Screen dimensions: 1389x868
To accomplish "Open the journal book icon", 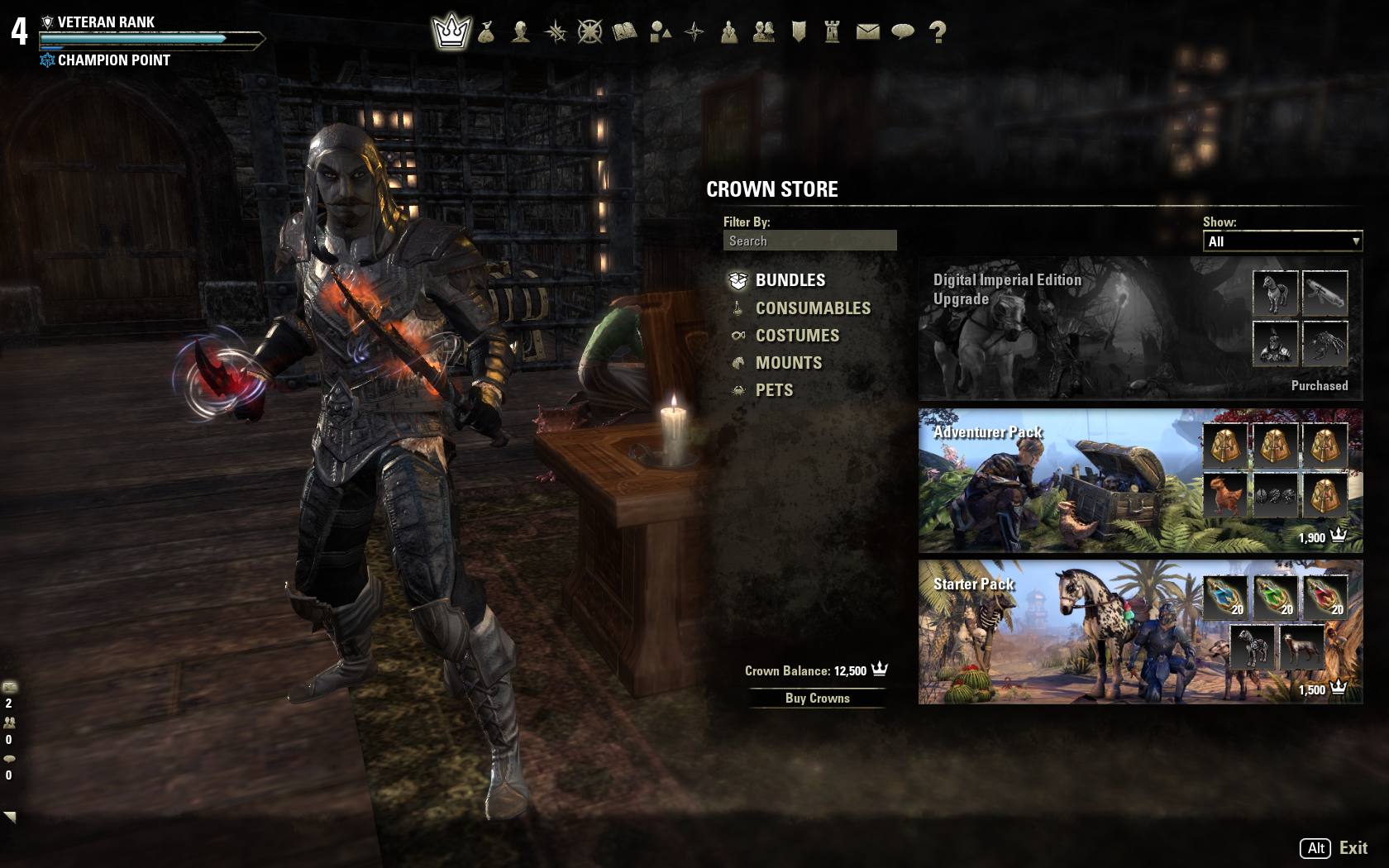I will [625, 32].
